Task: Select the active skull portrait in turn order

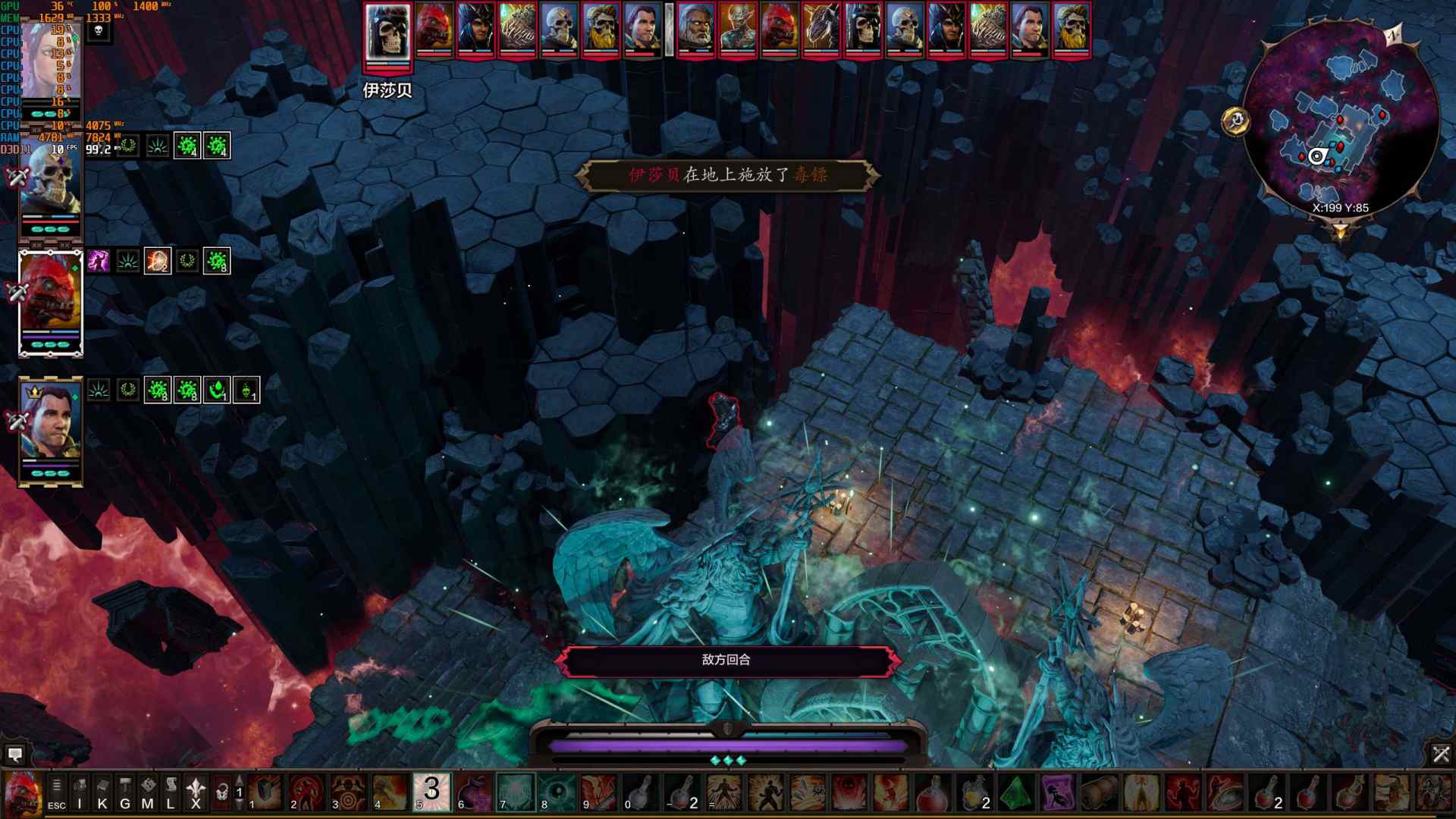Action: click(388, 32)
